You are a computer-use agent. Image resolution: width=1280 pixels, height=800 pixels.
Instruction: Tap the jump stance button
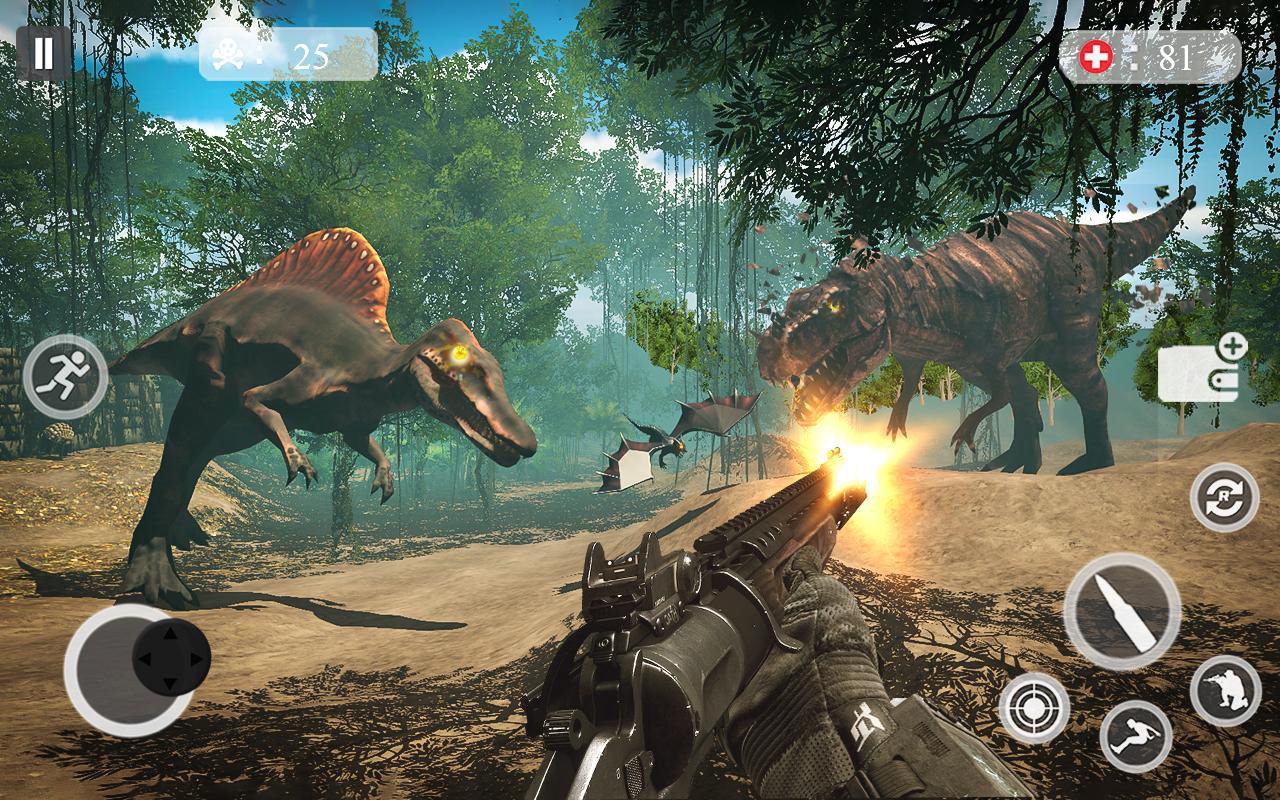point(1136,736)
